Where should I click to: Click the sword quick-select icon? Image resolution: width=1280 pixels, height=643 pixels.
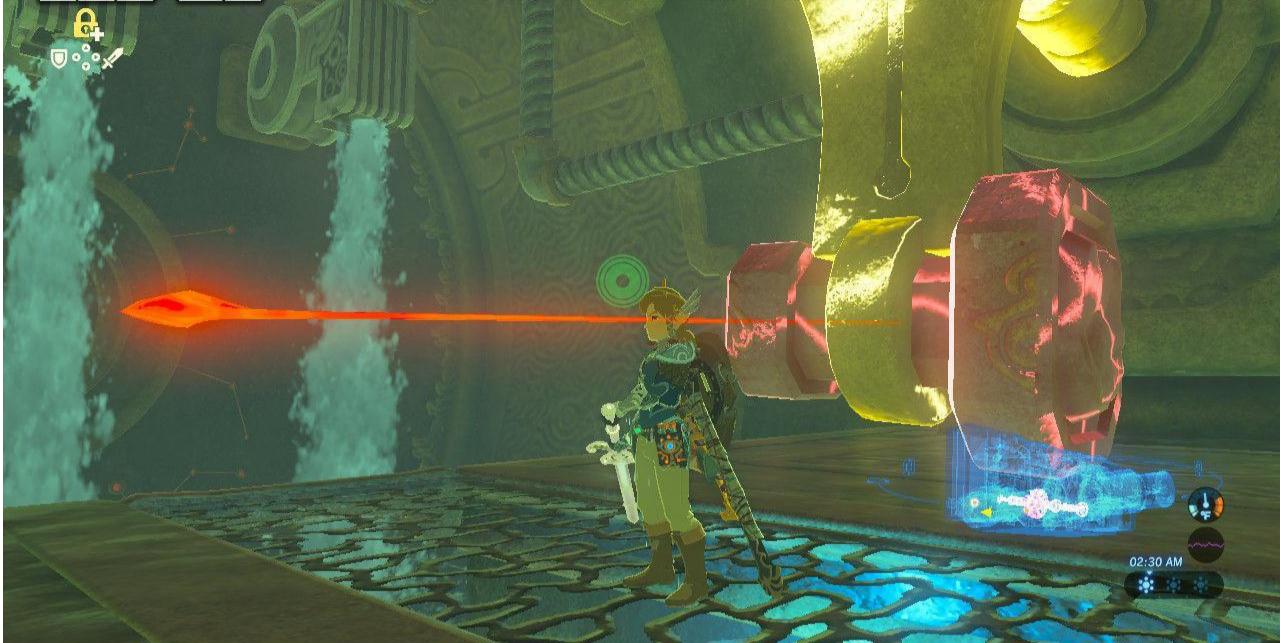tap(111, 59)
